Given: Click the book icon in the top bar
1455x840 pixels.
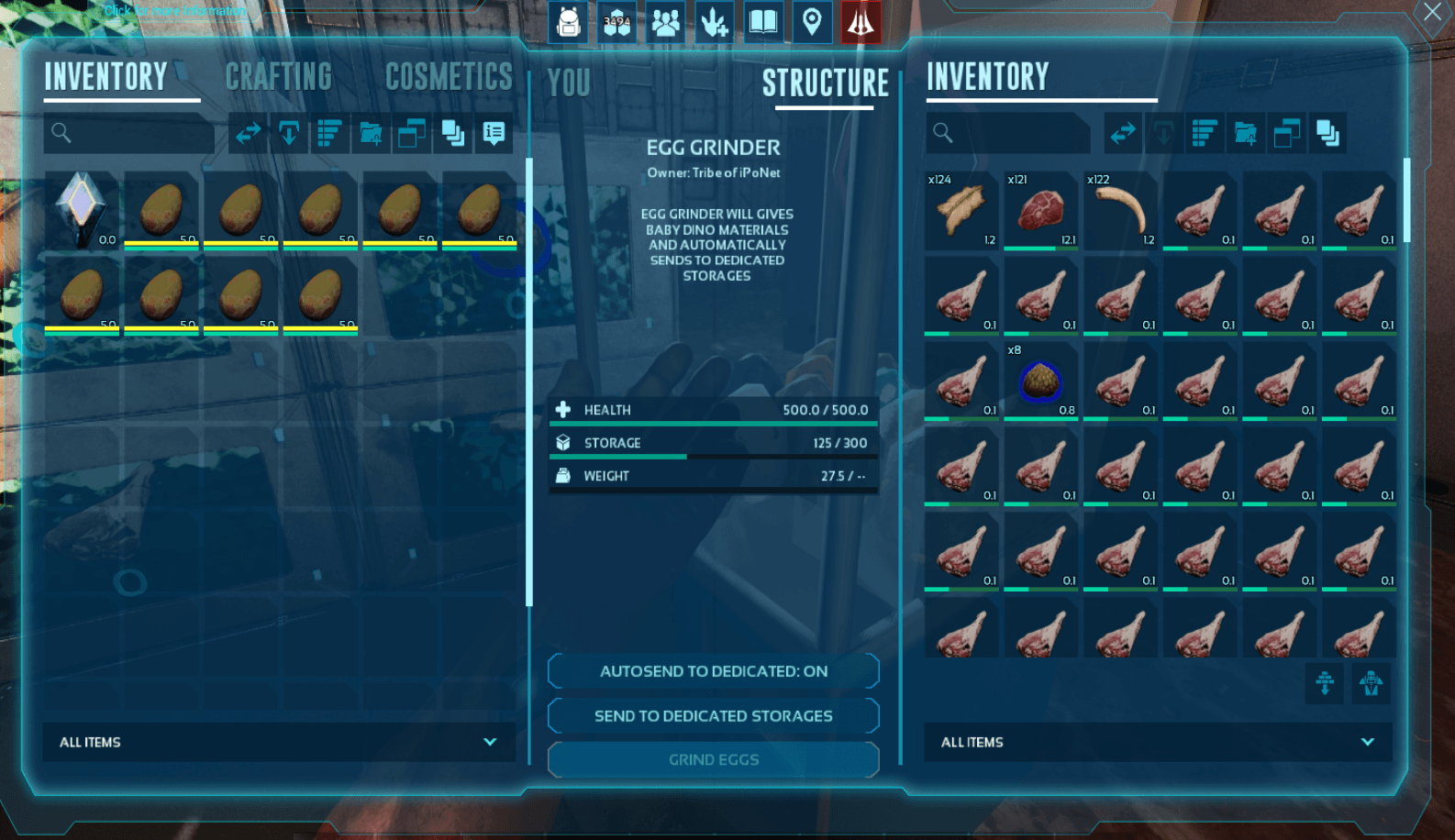Looking at the screenshot, I should tap(763, 22).
